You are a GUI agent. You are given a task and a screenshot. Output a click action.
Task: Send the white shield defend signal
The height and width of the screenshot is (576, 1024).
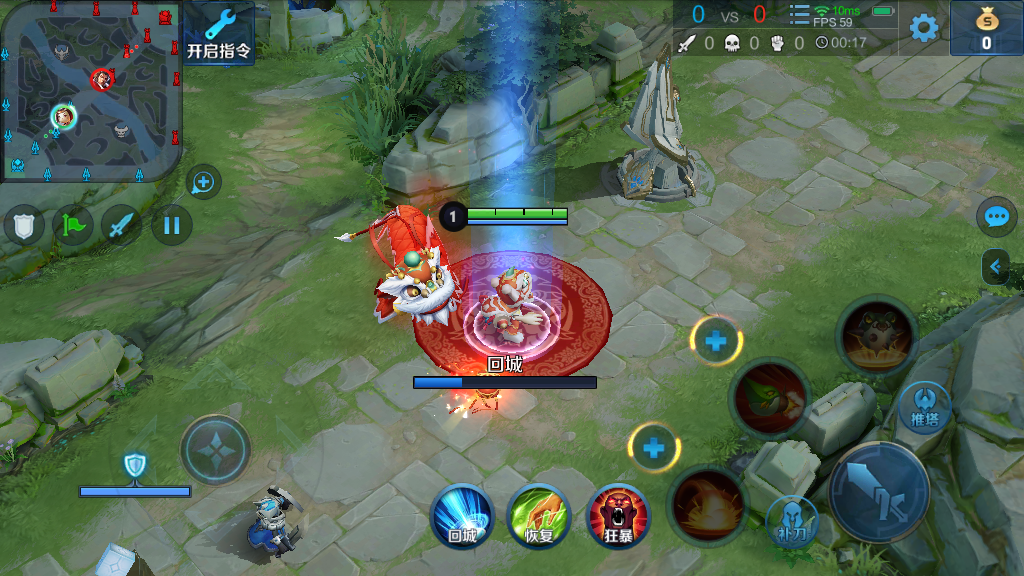click(24, 225)
